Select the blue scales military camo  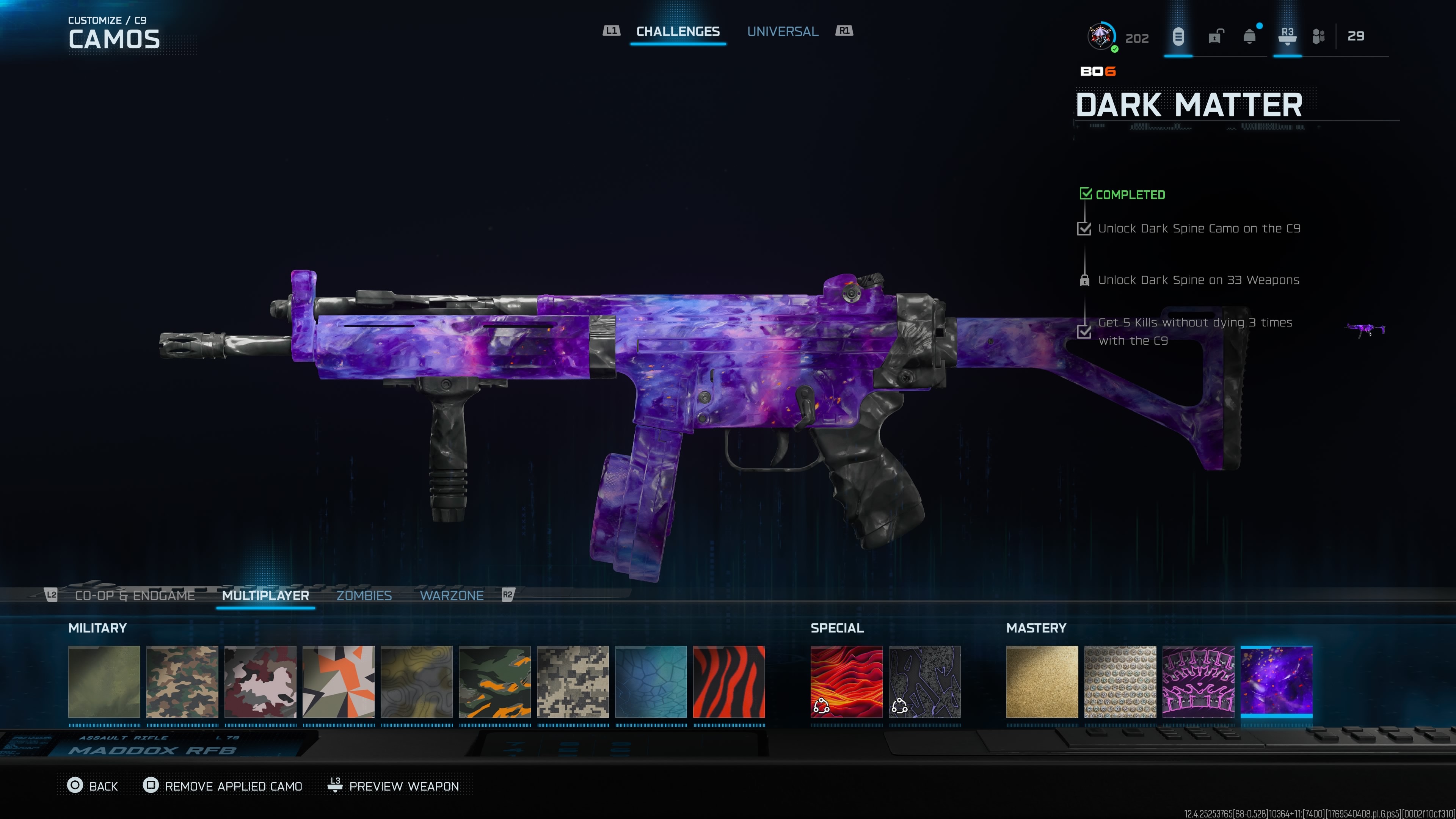coord(651,682)
